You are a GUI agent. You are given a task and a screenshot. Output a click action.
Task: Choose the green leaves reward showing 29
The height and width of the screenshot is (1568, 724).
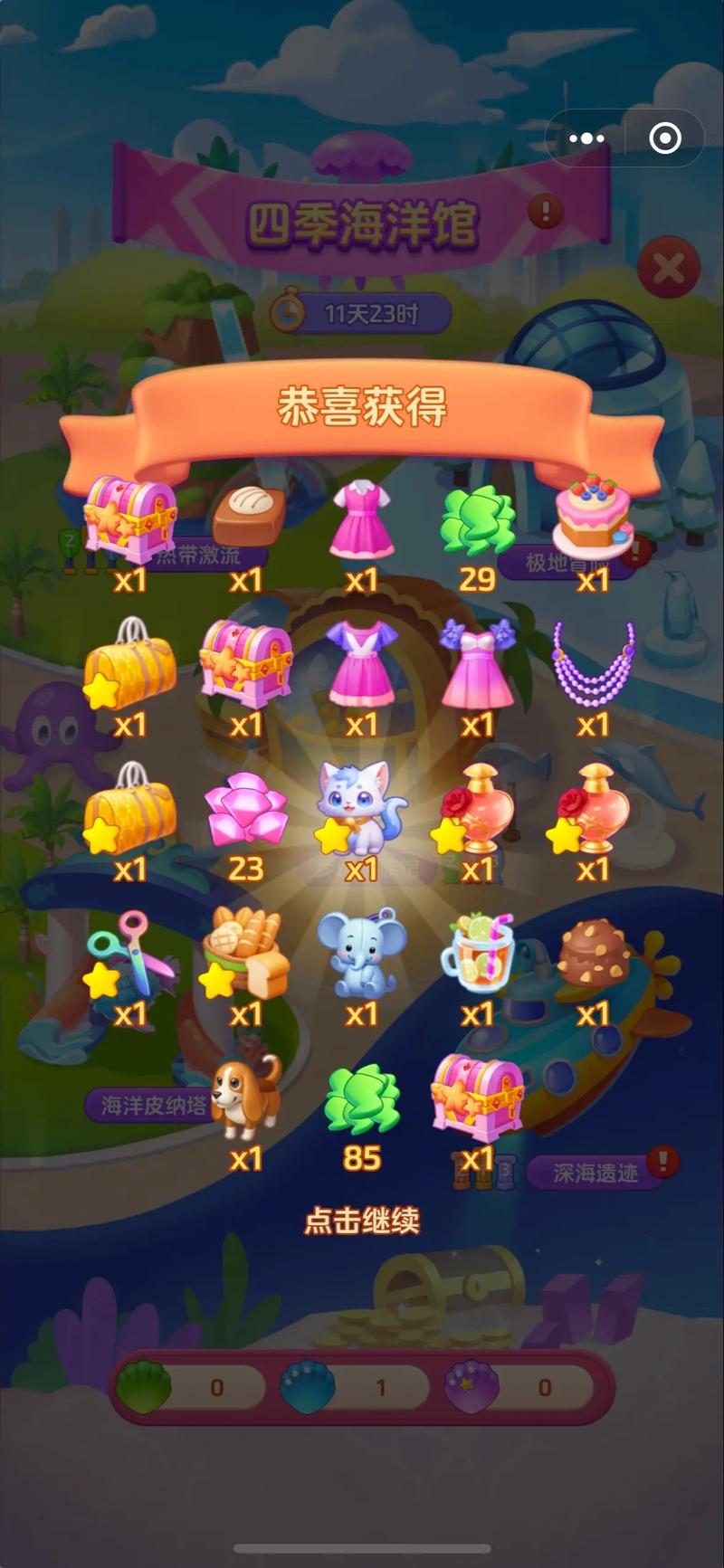click(x=477, y=520)
